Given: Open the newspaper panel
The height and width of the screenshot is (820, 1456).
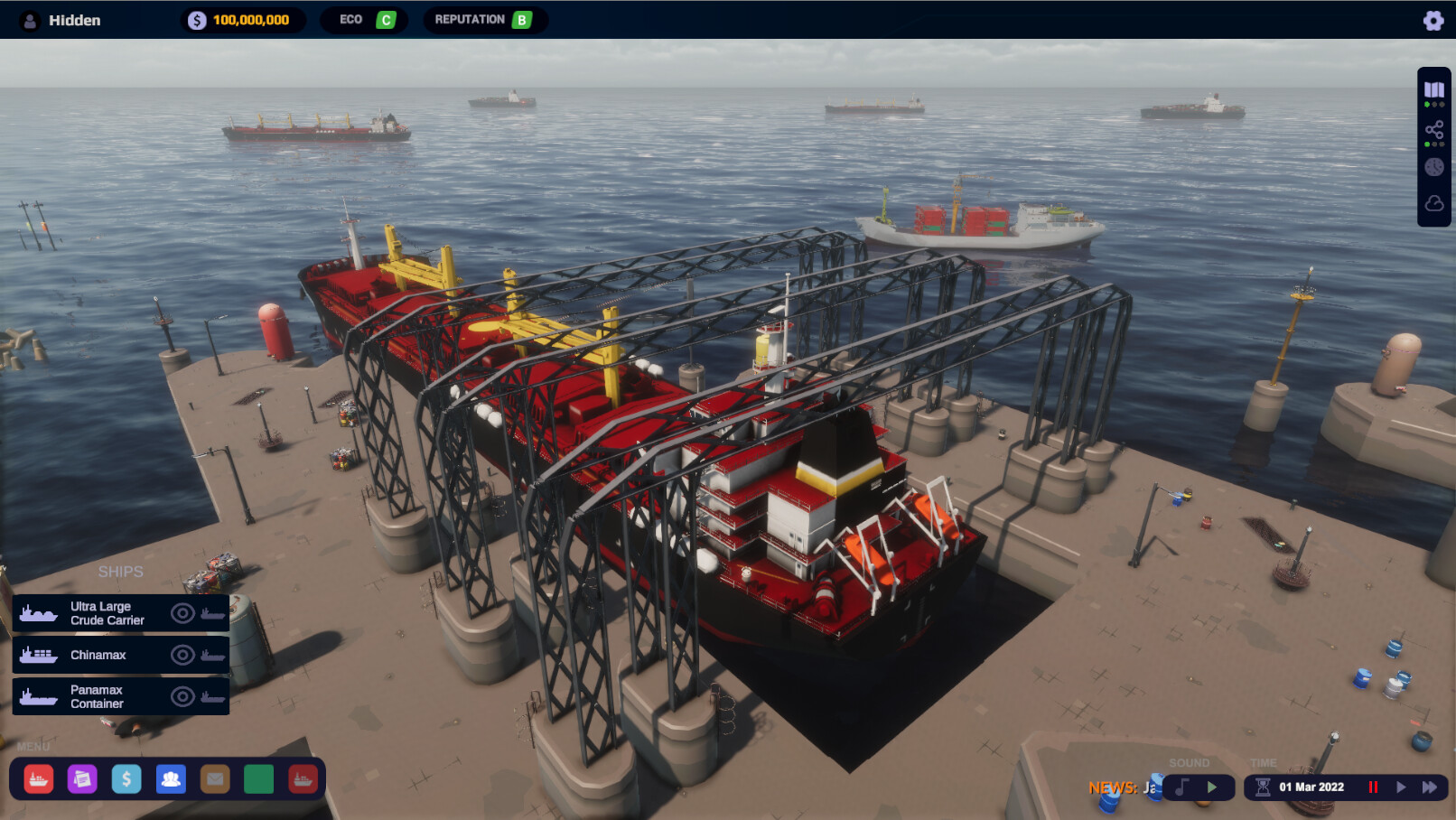Looking at the screenshot, I should [83, 779].
